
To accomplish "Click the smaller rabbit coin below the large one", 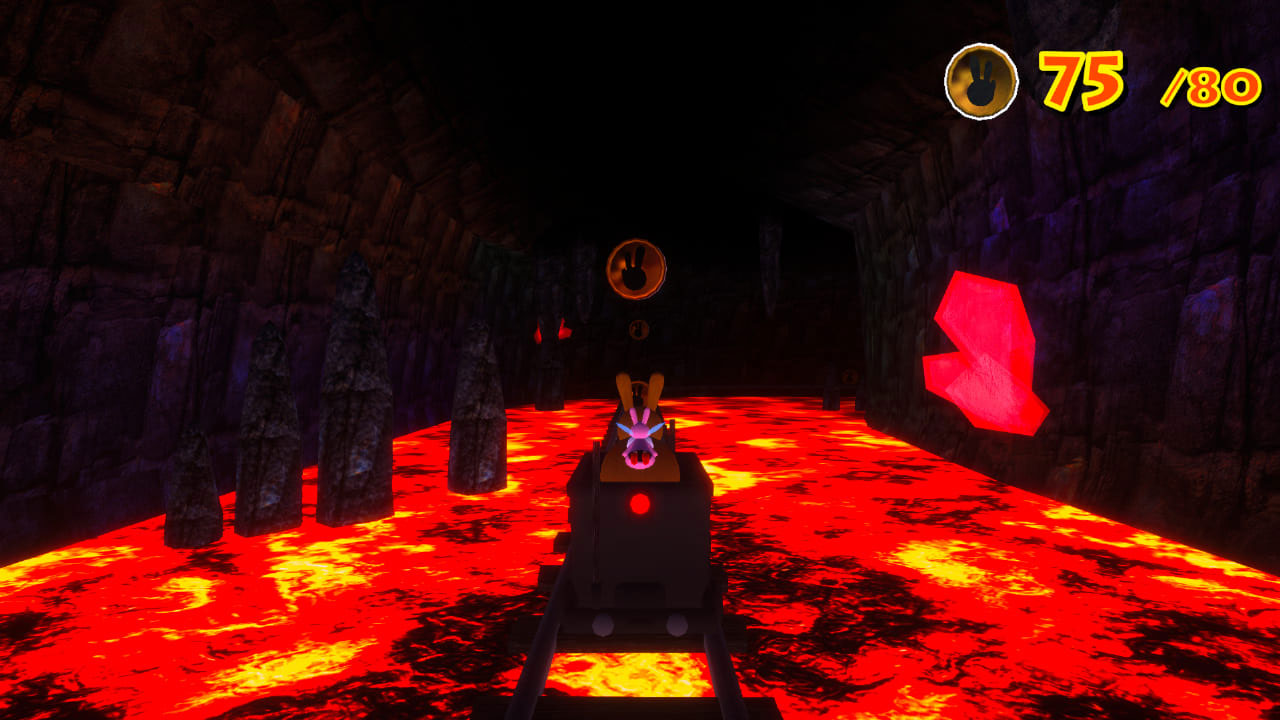I will click(x=637, y=330).
